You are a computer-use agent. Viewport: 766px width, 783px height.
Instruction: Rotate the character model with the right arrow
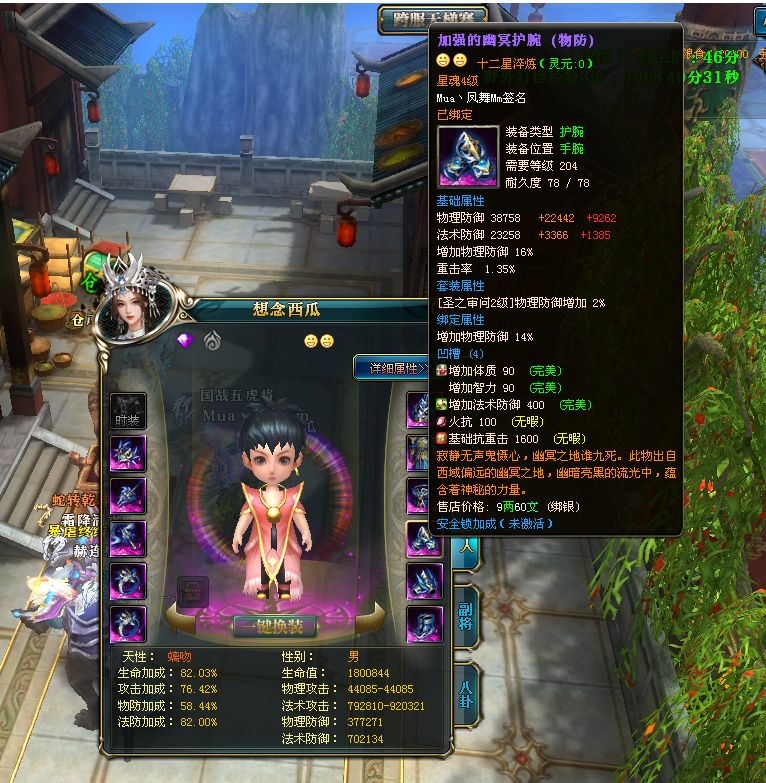368,618
